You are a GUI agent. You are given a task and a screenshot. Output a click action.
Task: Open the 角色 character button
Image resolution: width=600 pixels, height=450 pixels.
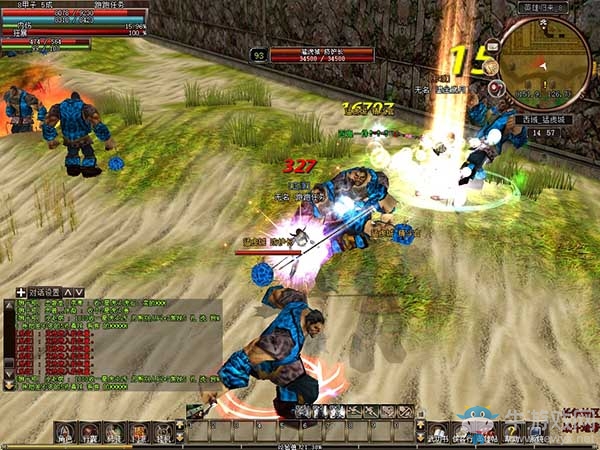65,431
